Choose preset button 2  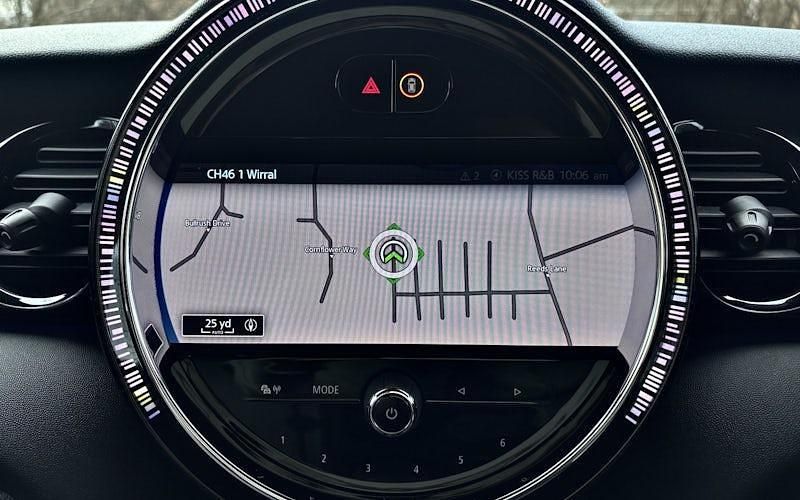[x=323, y=459]
